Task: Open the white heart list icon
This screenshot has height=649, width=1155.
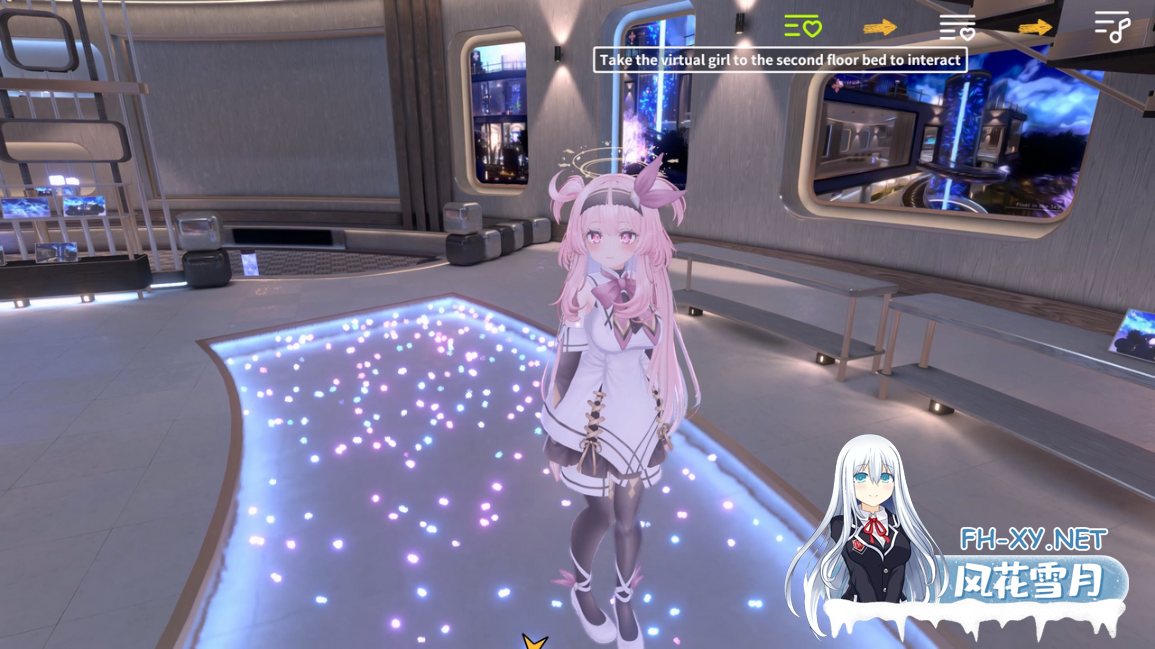Action: click(x=957, y=27)
